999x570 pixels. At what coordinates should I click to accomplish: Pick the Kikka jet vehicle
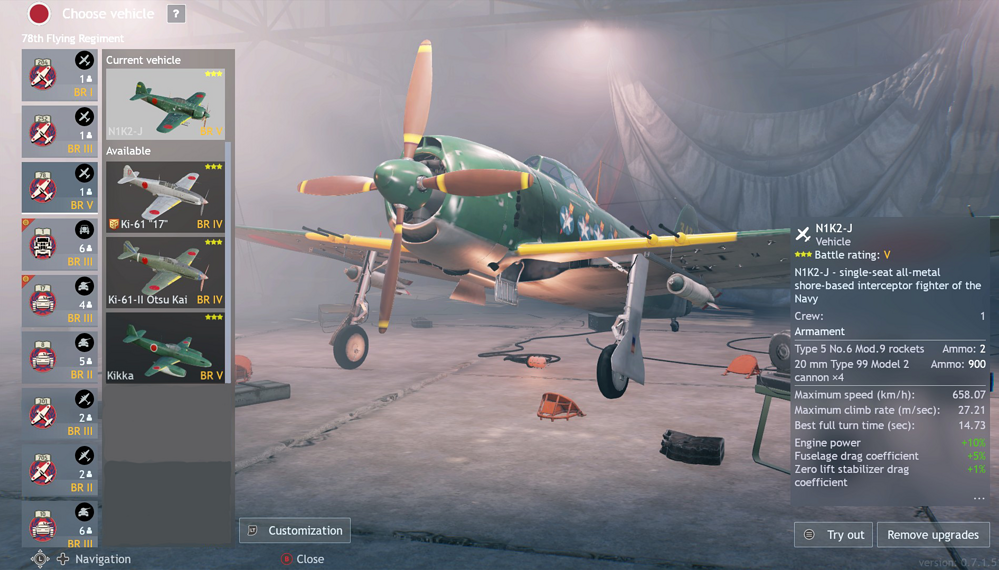(165, 348)
